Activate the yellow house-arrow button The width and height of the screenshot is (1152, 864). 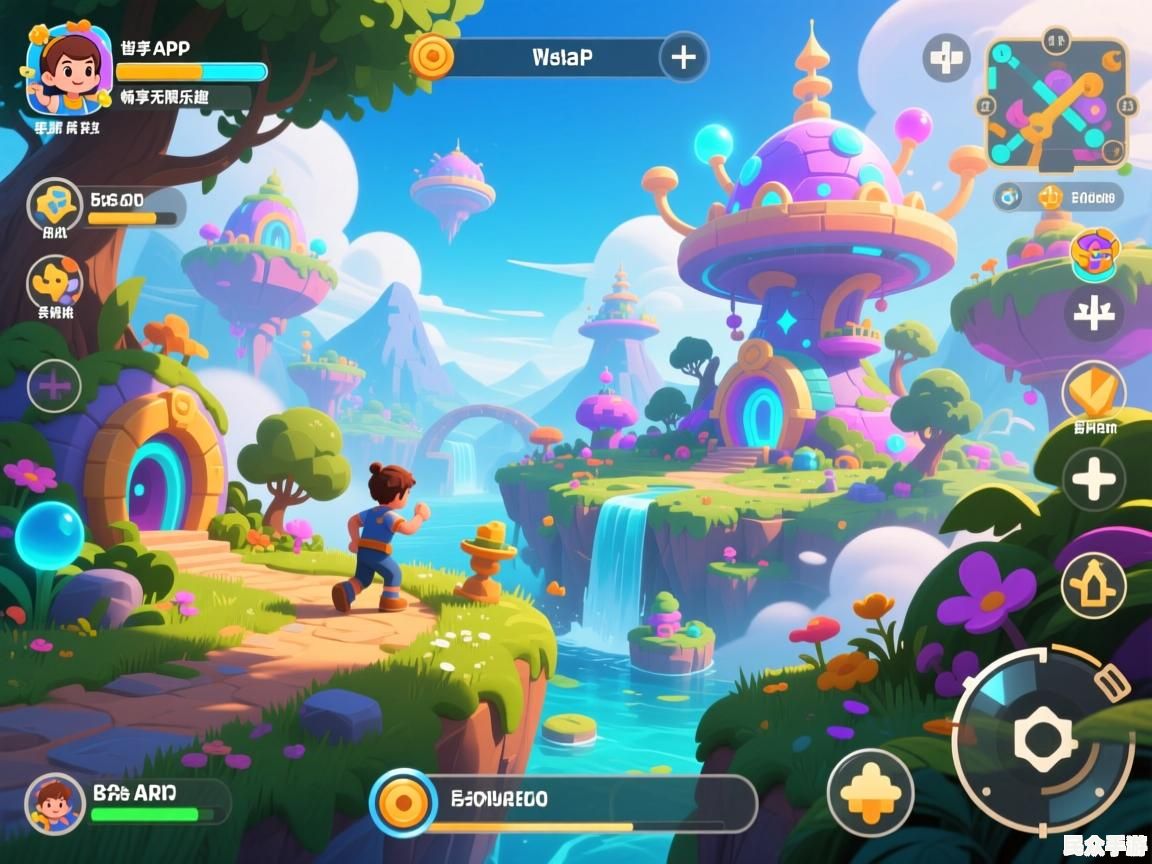[1094, 584]
